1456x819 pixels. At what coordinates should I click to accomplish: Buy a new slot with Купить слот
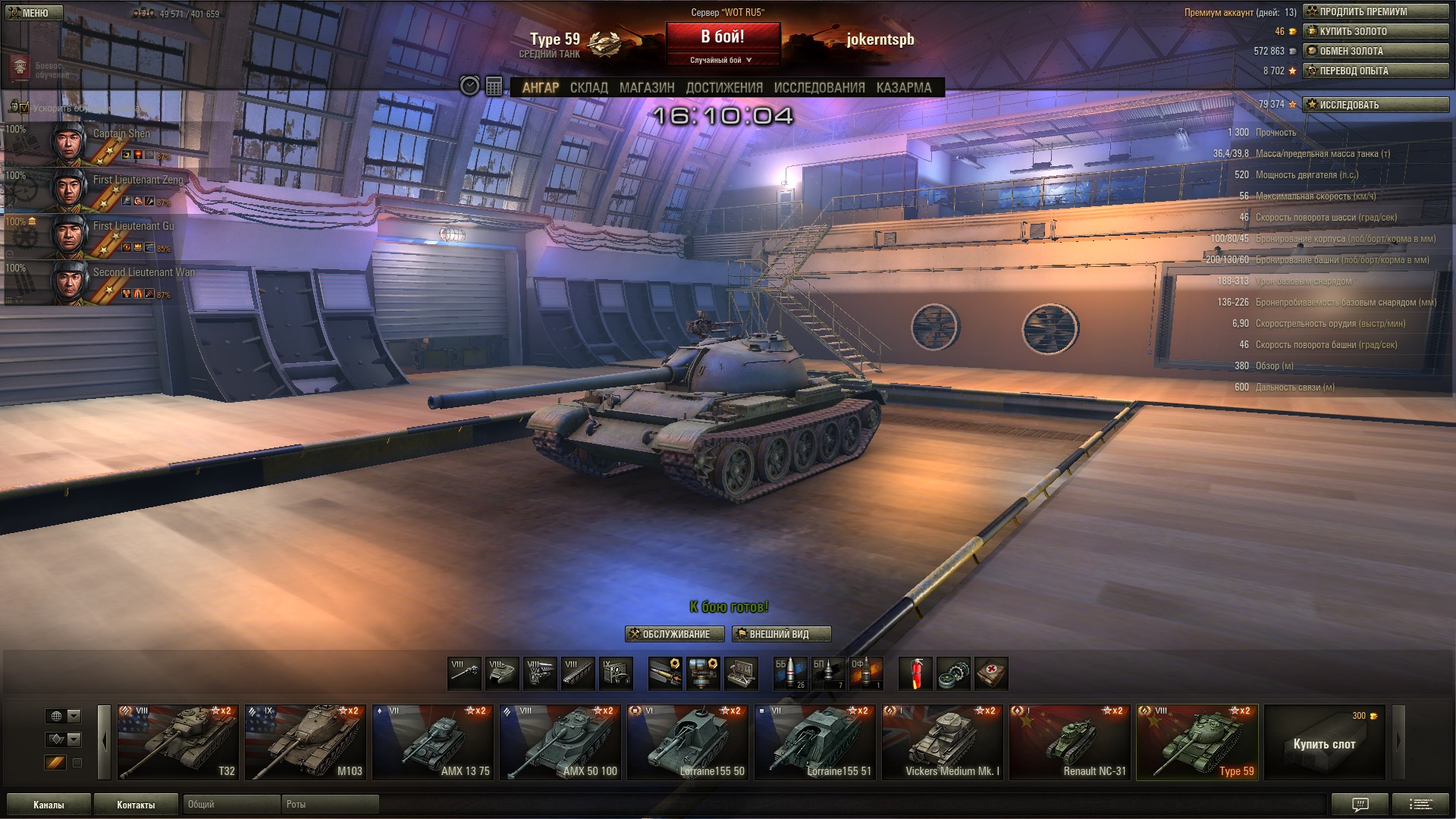click(1324, 743)
